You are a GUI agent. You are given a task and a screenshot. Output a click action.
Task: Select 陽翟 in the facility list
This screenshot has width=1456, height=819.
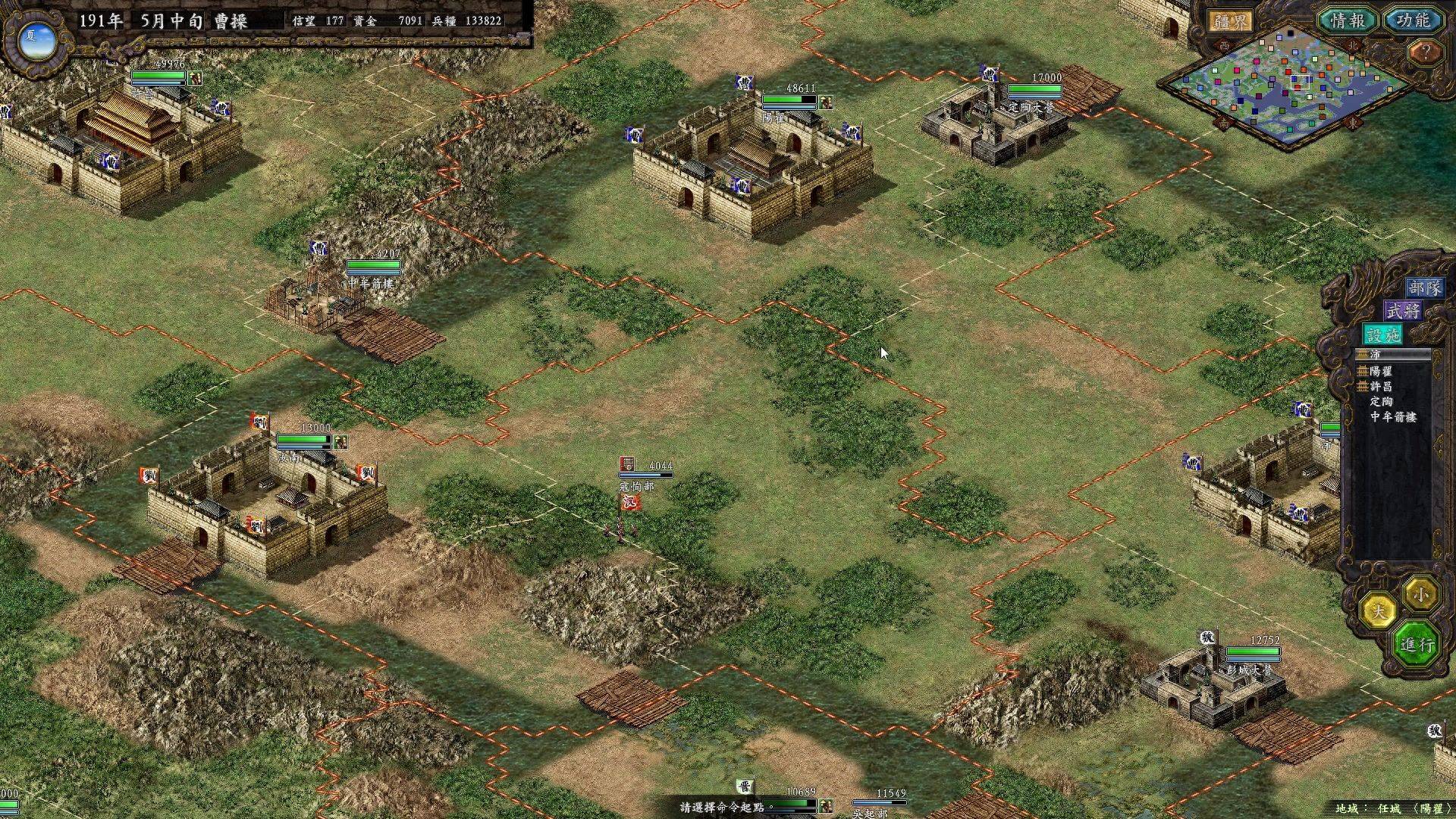point(1380,371)
